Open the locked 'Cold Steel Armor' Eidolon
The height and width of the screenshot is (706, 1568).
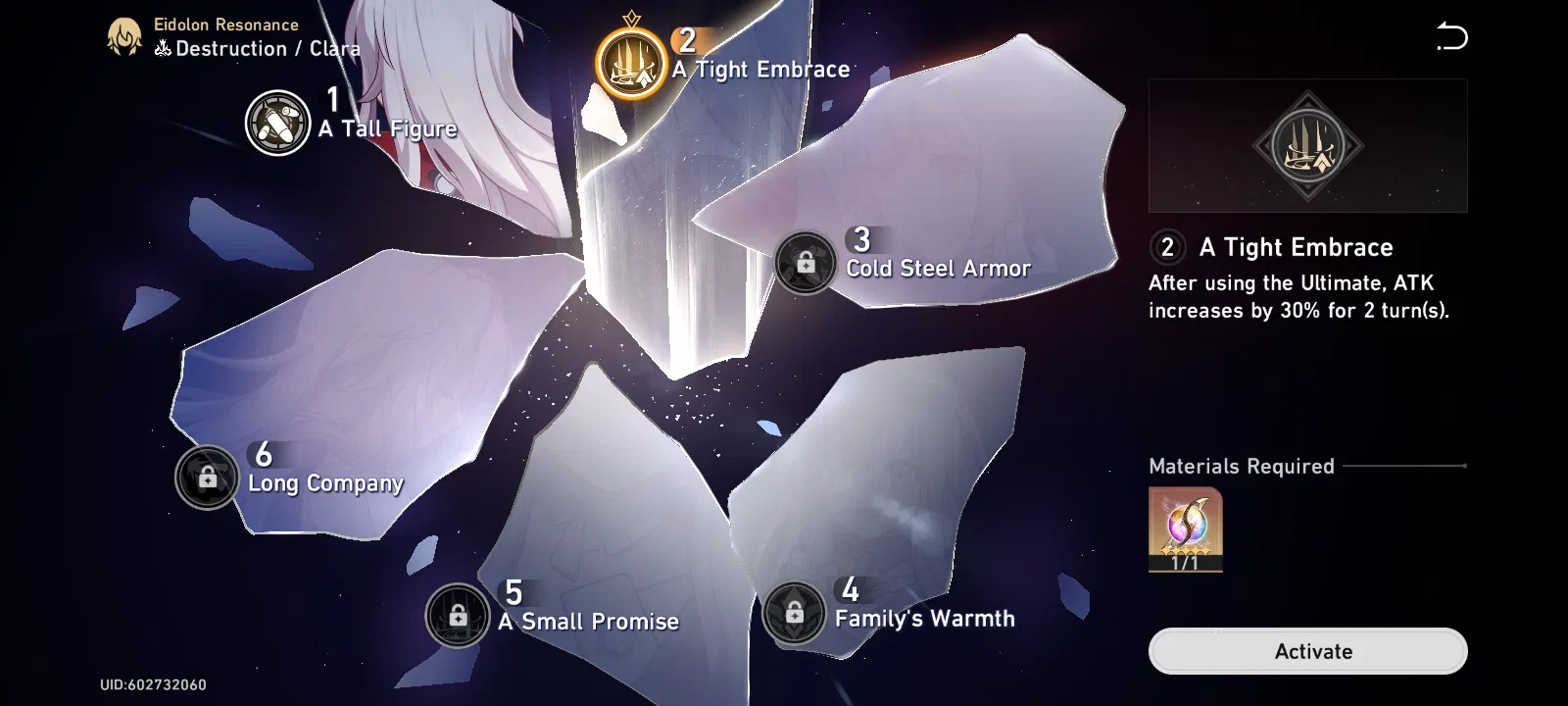tap(806, 261)
